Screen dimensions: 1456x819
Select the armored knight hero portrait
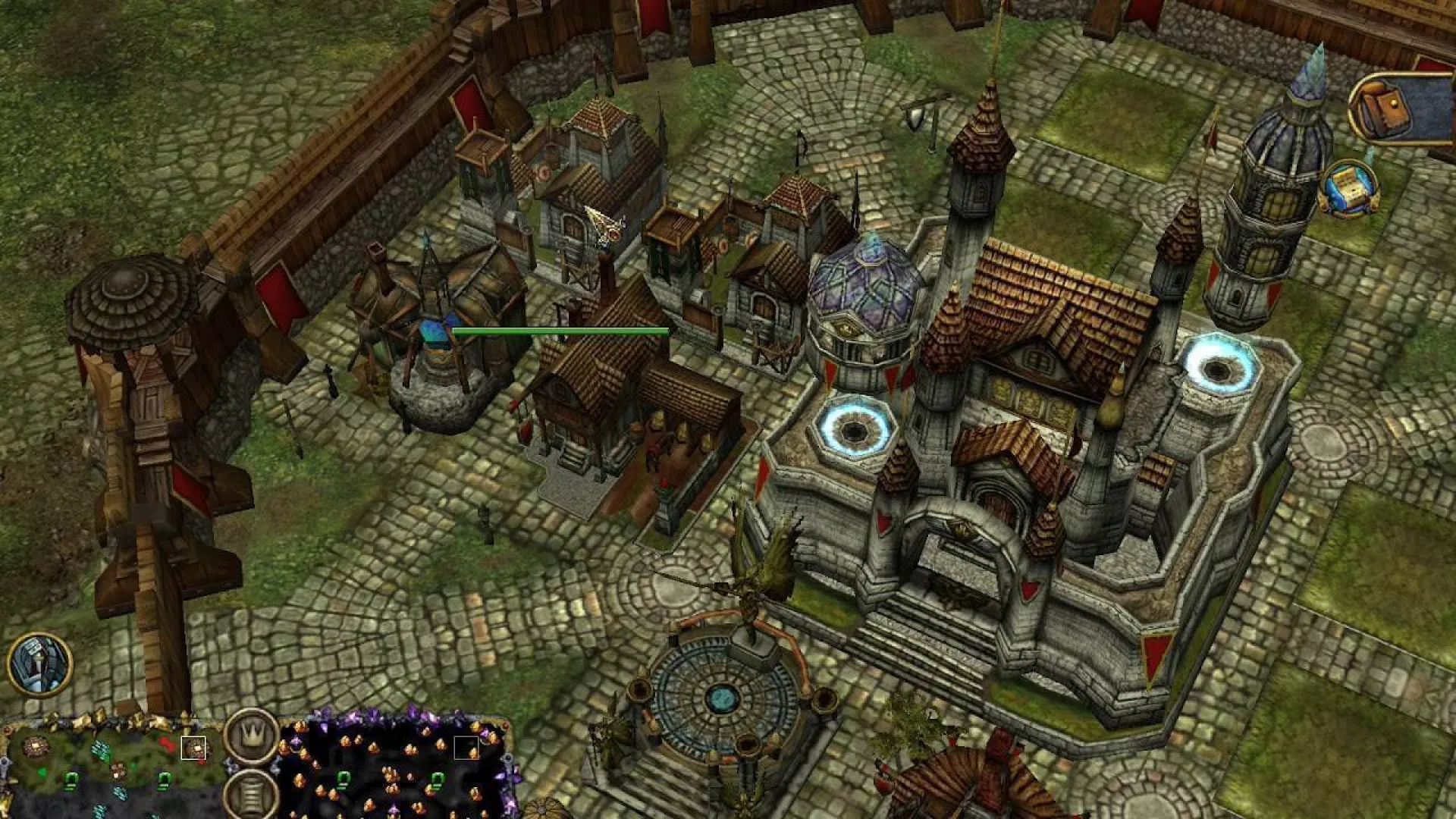[39, 664]
